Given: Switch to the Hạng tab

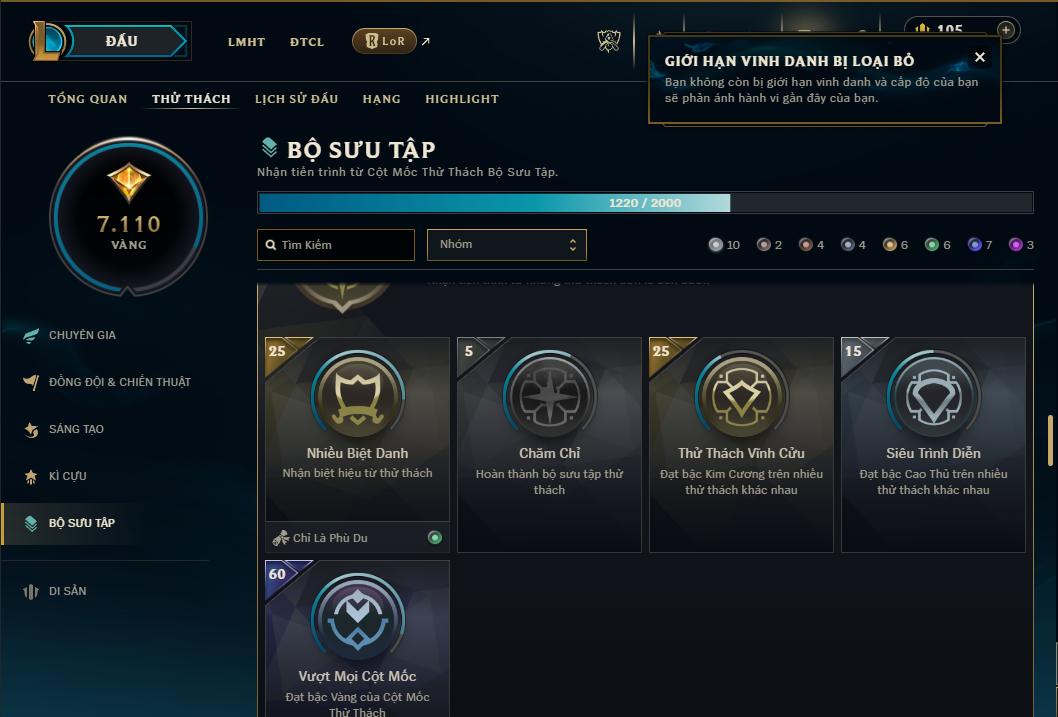Looking at the screenshot, I should click(381, 99).
